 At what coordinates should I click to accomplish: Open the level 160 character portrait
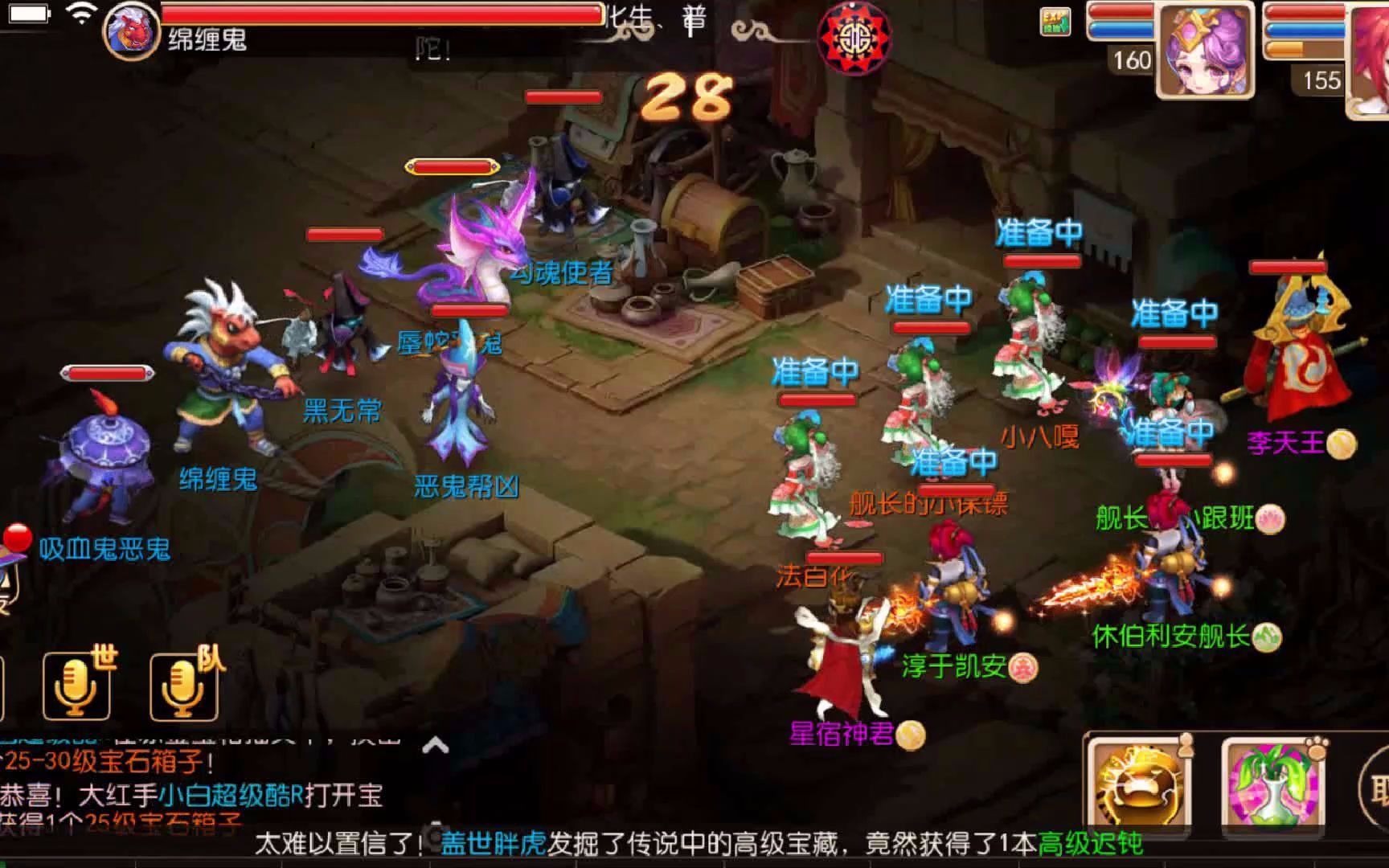point(1206,48)
